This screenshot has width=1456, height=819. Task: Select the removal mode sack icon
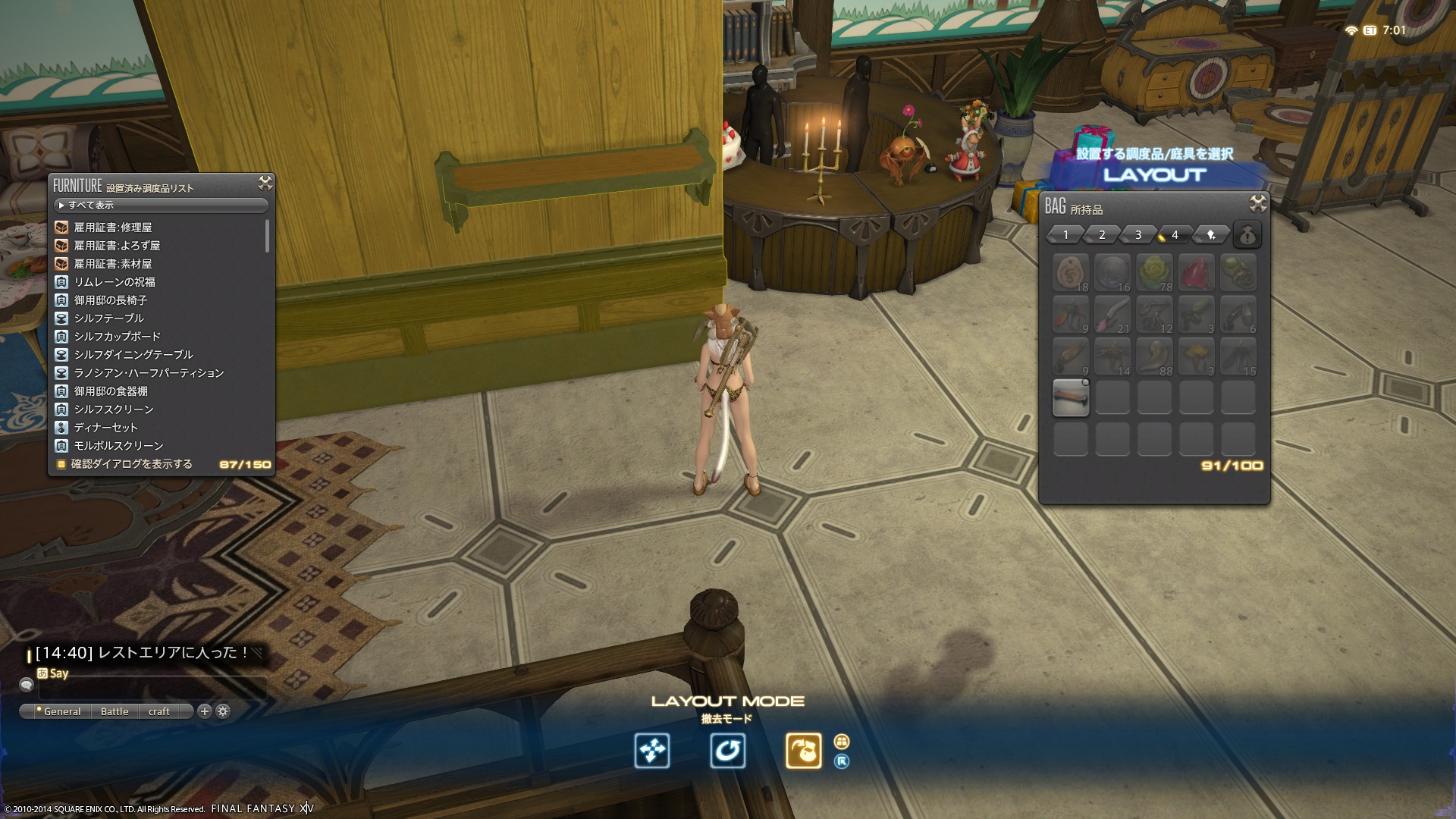click(803, 751)
